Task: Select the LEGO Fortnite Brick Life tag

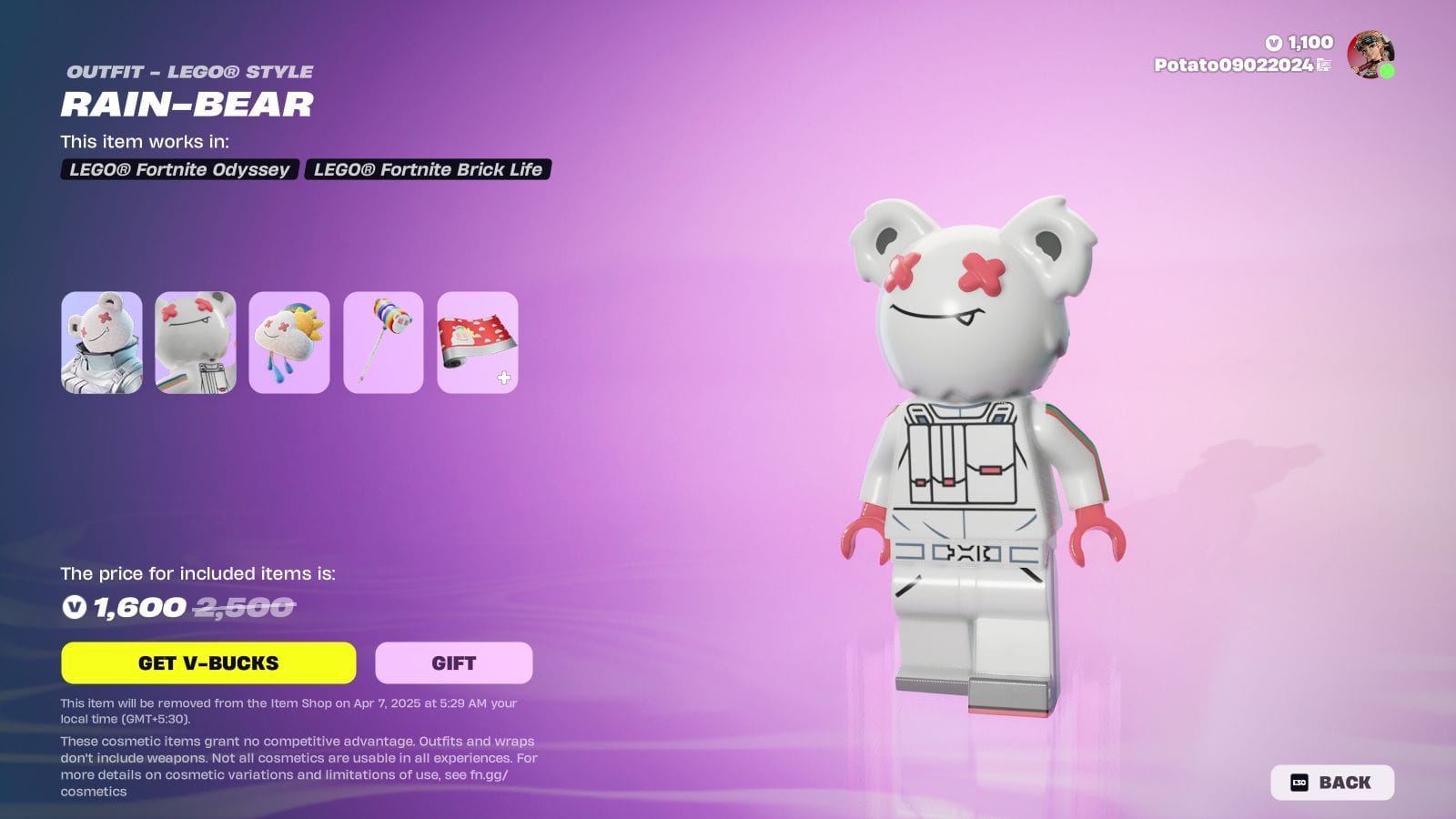Action: coord(430,169)
